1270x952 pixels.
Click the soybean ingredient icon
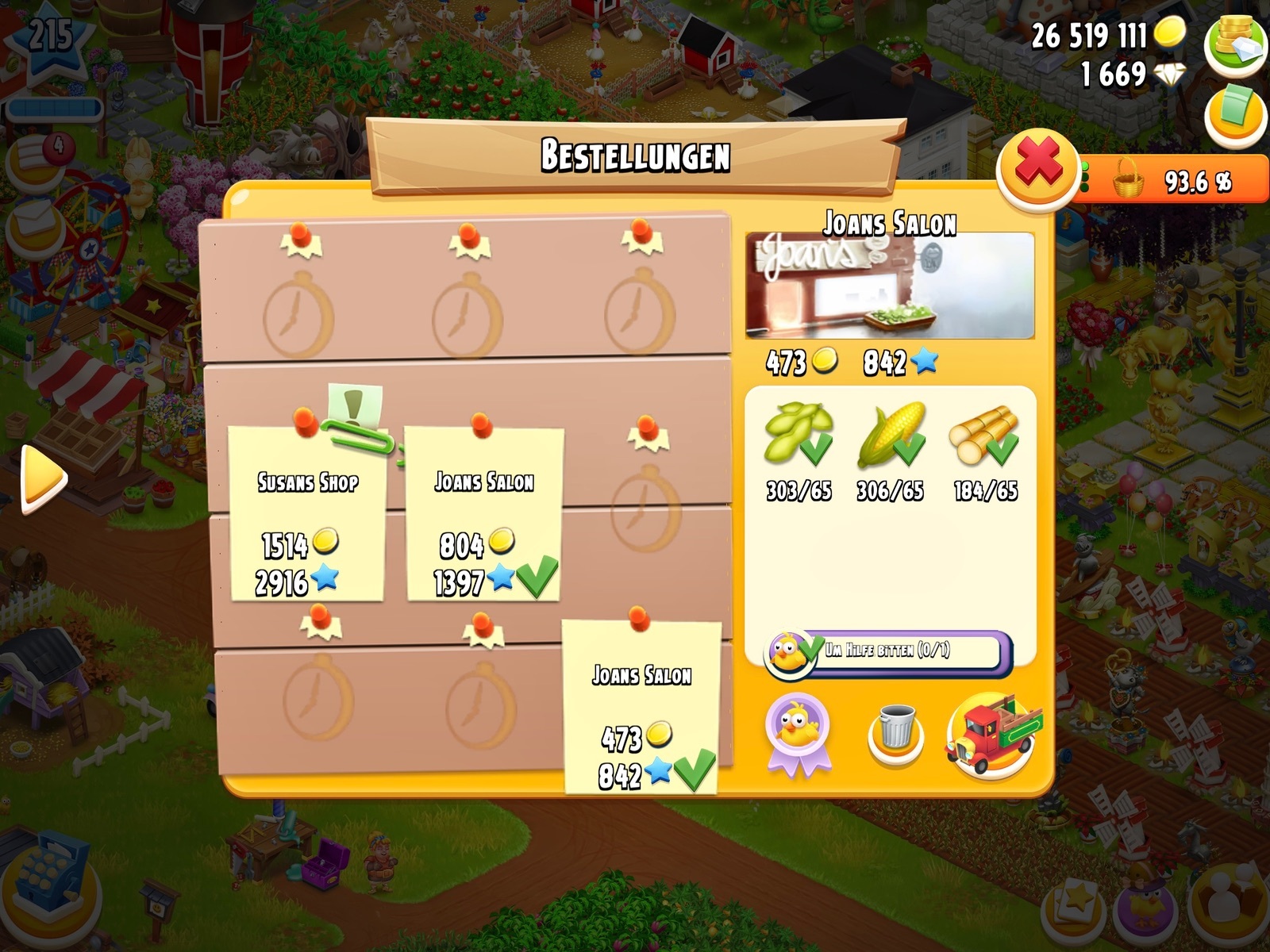pyautogui.click(x=799, y=436)
